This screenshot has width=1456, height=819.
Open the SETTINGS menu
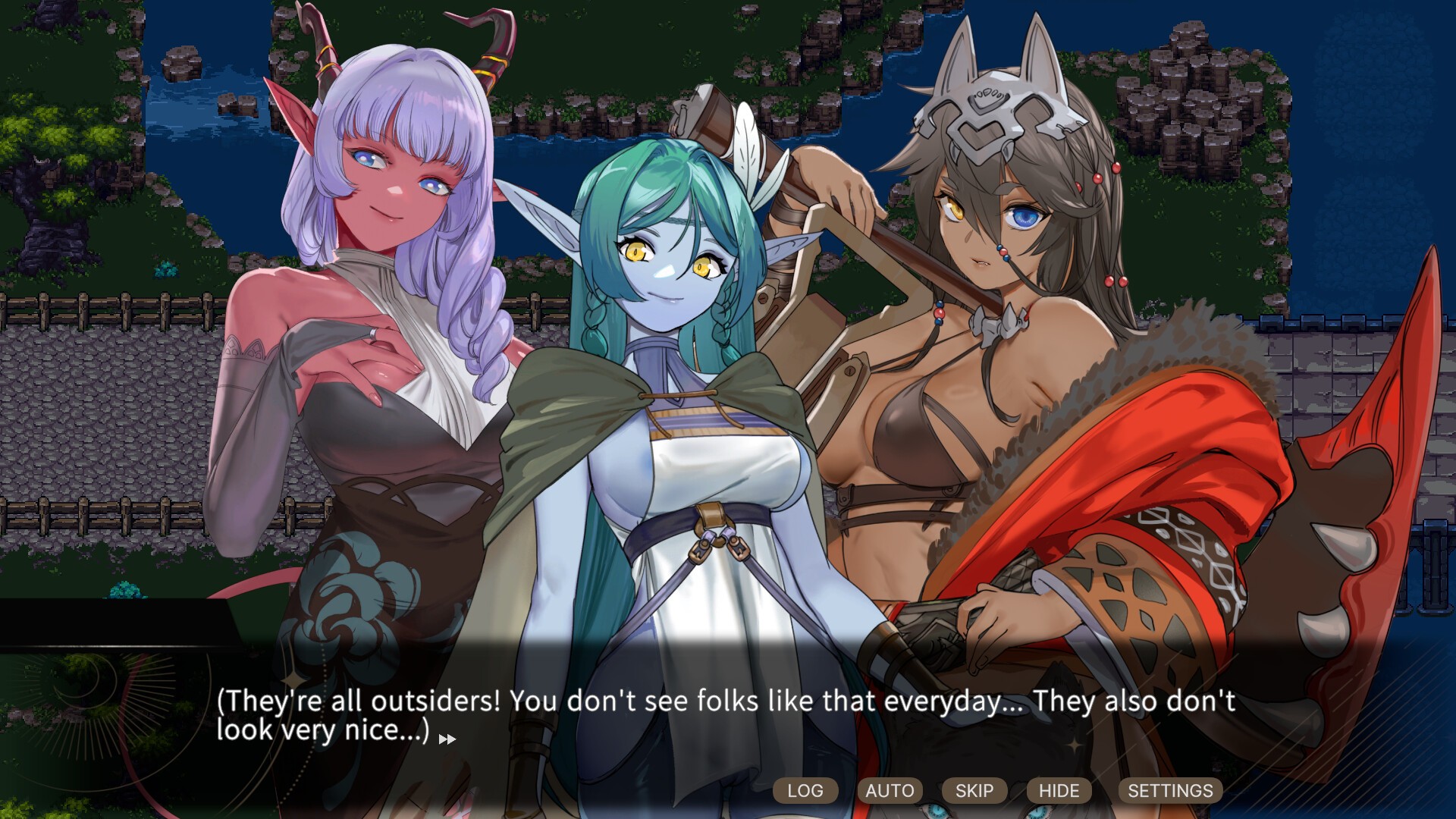click(x=1170, y=790)
